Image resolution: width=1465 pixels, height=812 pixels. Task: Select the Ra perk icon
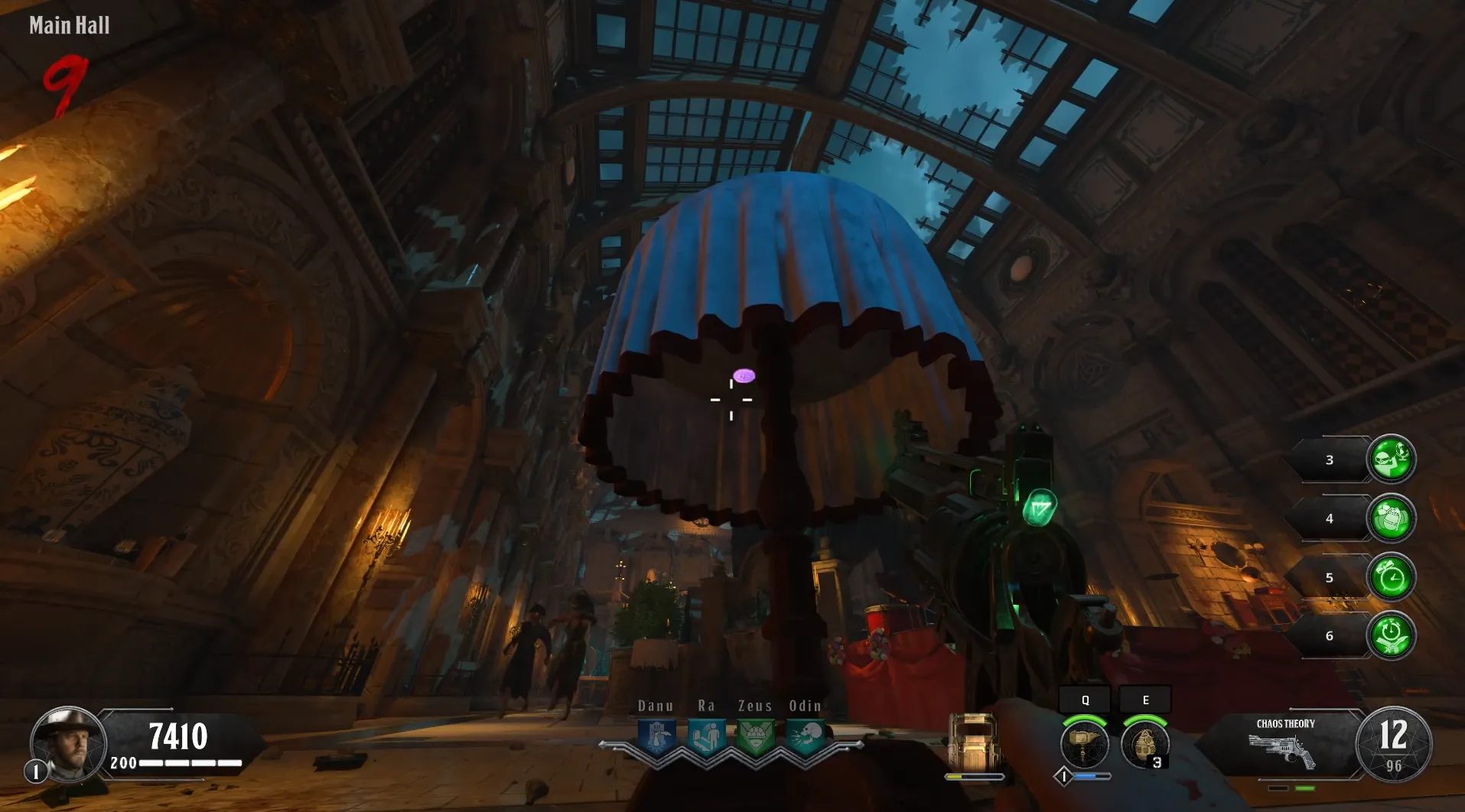point(706,737)
